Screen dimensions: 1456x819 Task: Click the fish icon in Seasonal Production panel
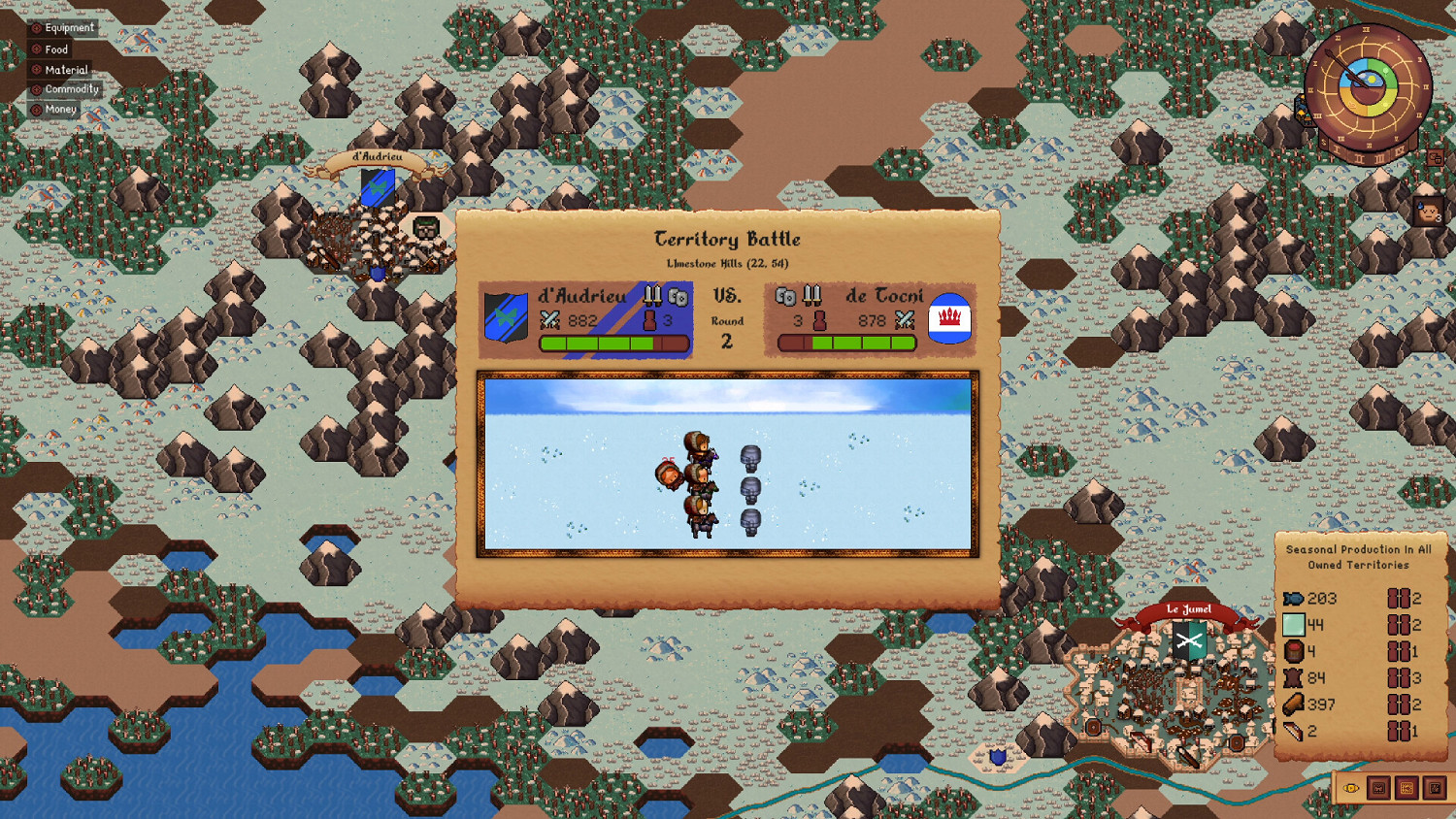(x=1294, y=599)
